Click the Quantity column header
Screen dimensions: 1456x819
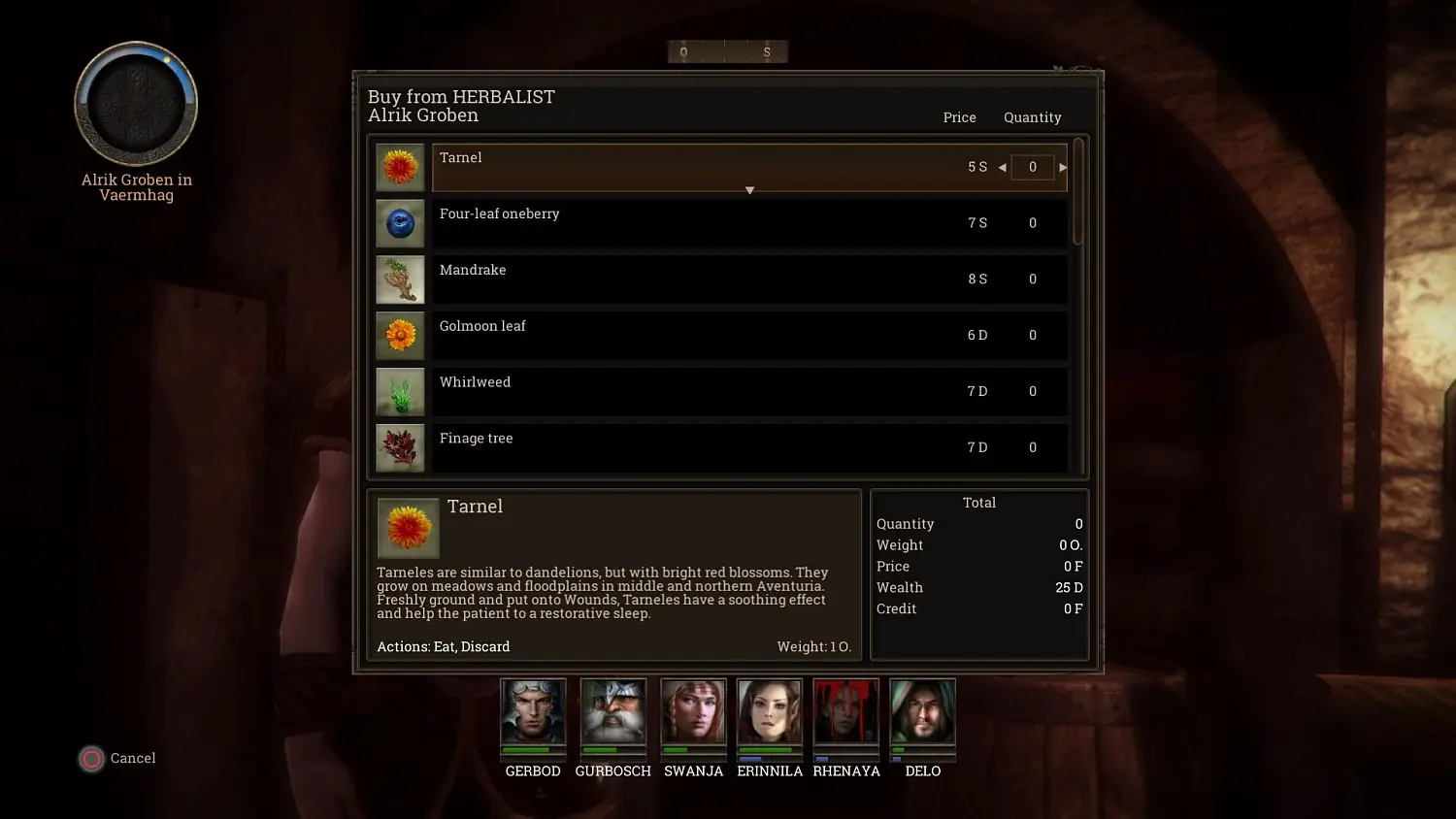point(1032,116)
